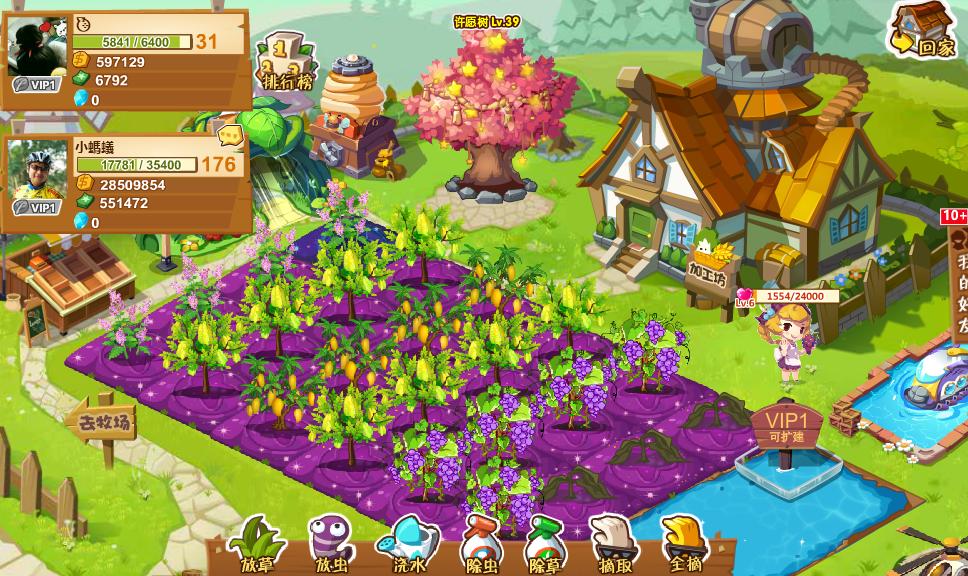Open the chat bubble on 小螞蟻's panel
The image size is (968, 576).
(x=231, y=134)
